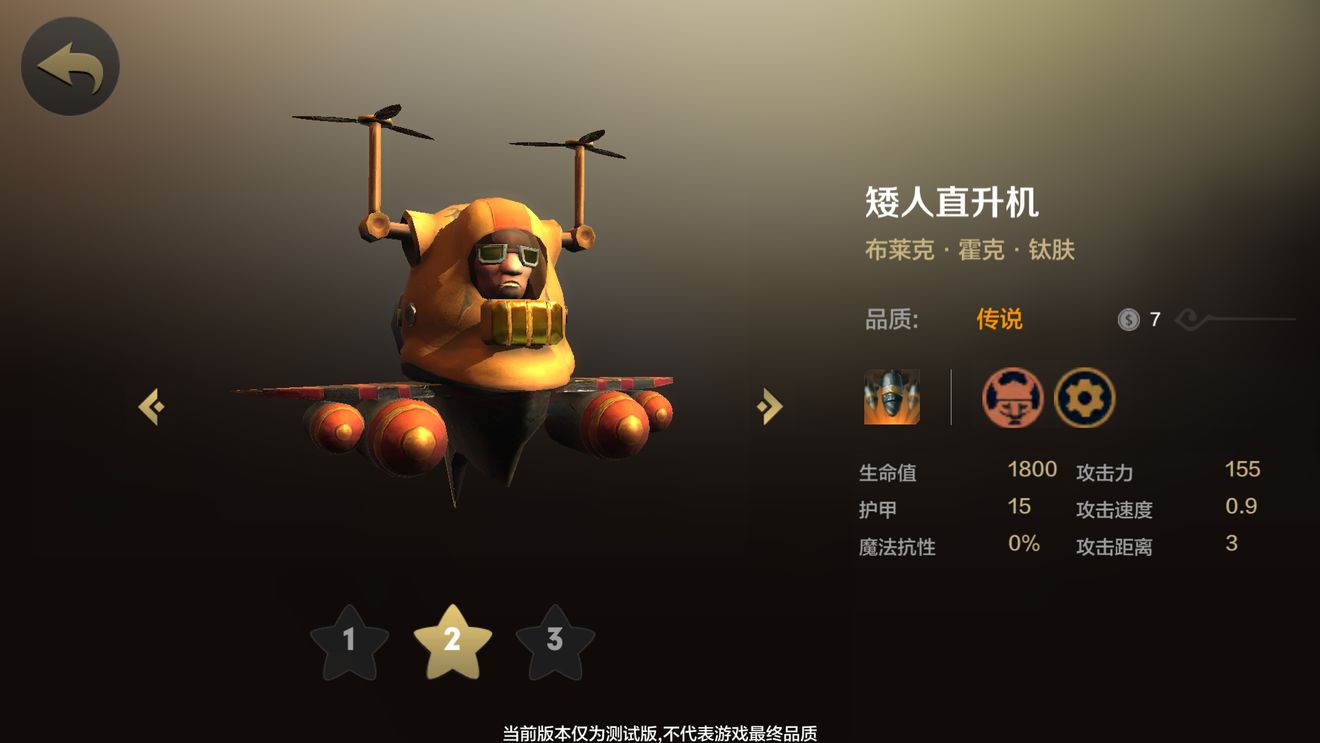Click the 0% magic resistance value
Image resolution: width=1320 pixels, height=743 pixels.
[1021, 544]
